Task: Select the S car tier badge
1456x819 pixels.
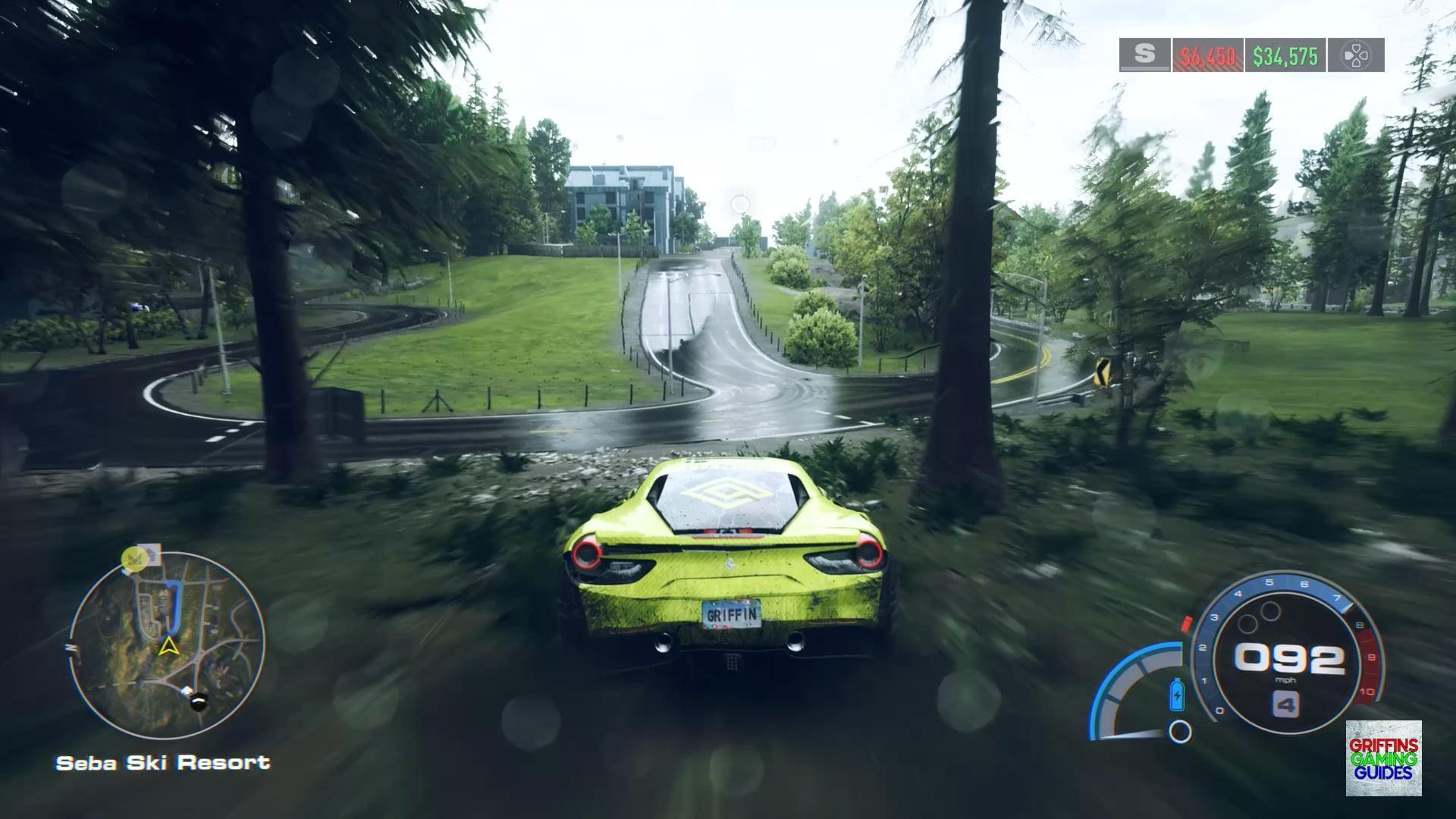Action: (x=1144, y=55)
